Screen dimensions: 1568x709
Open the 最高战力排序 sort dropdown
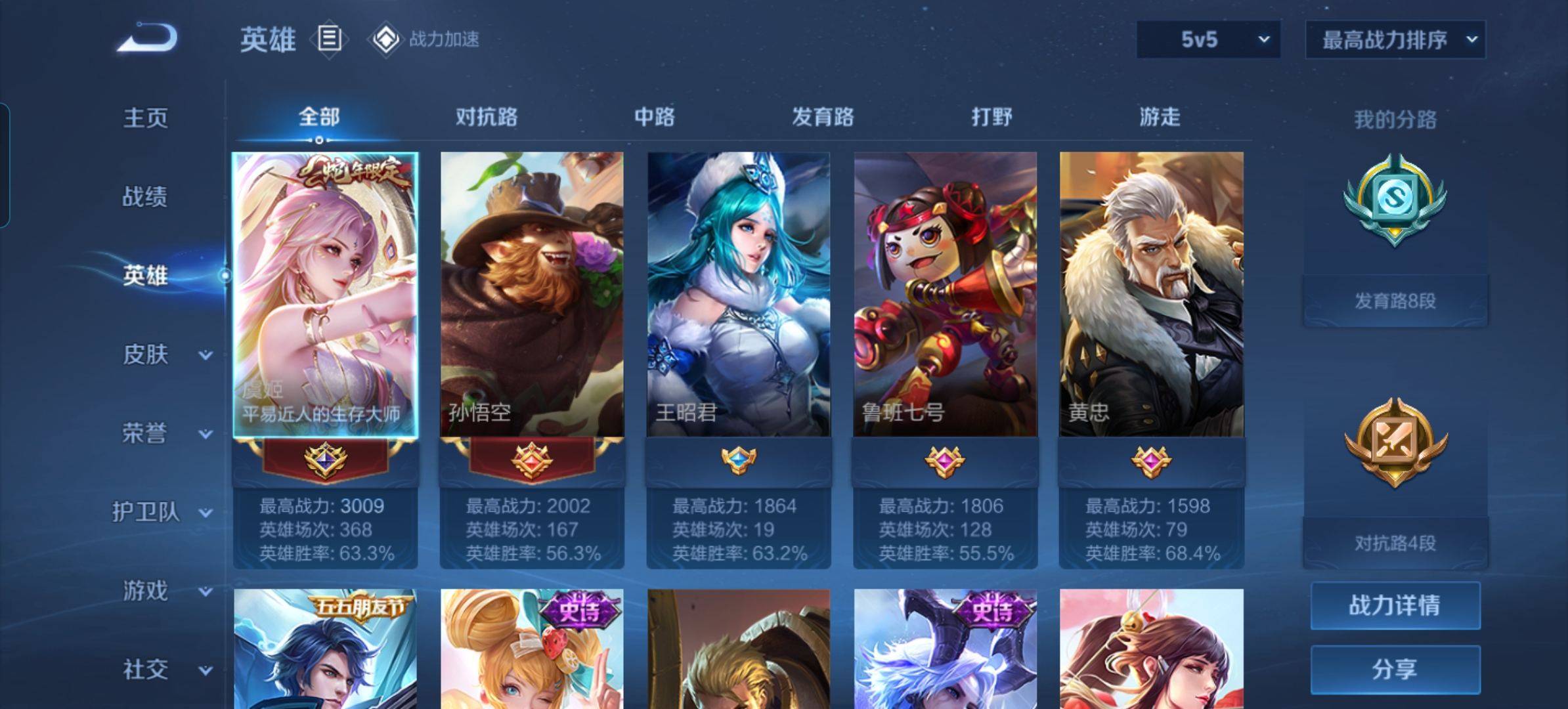tap(1395, 40)
